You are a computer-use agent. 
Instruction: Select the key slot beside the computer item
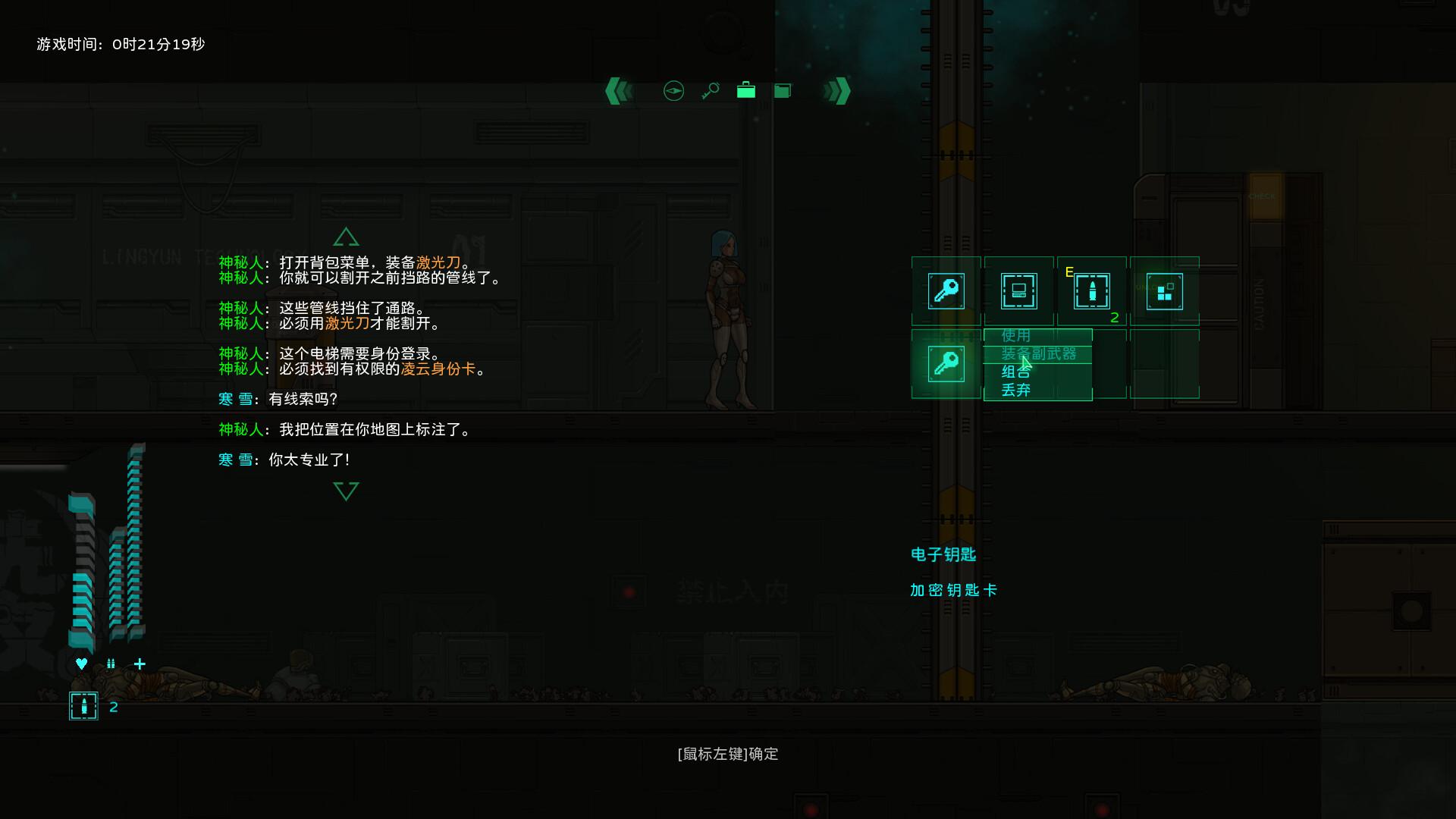tap(946, 291)
